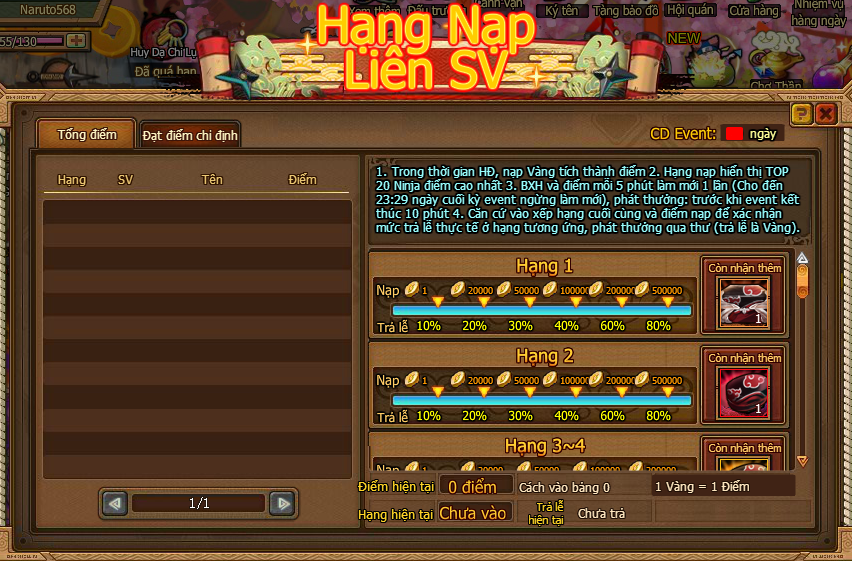
Task: Go to the previous ranking page
Action: [x=115, y=504]
